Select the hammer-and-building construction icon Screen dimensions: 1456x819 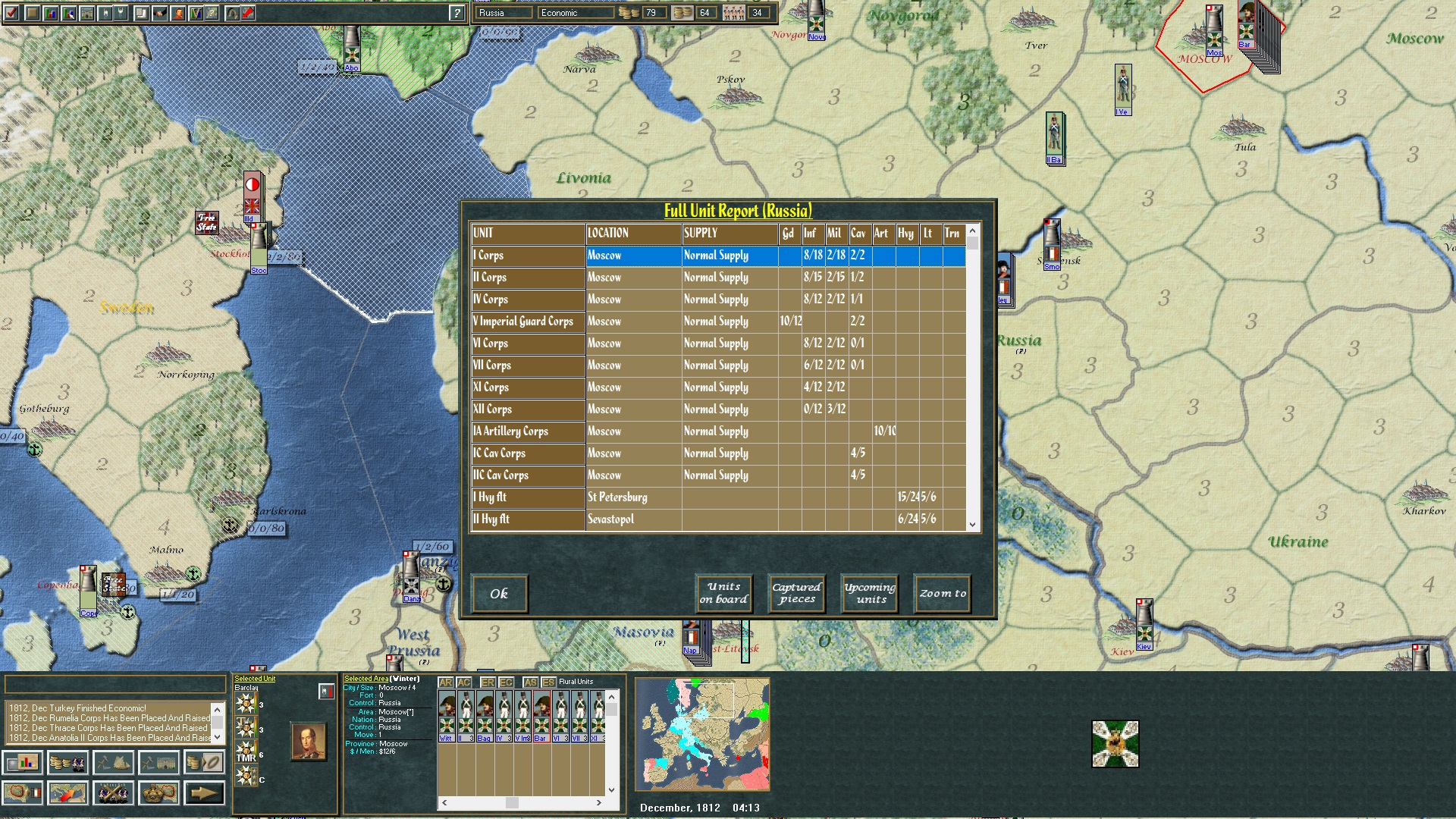(x=159, y=762)
